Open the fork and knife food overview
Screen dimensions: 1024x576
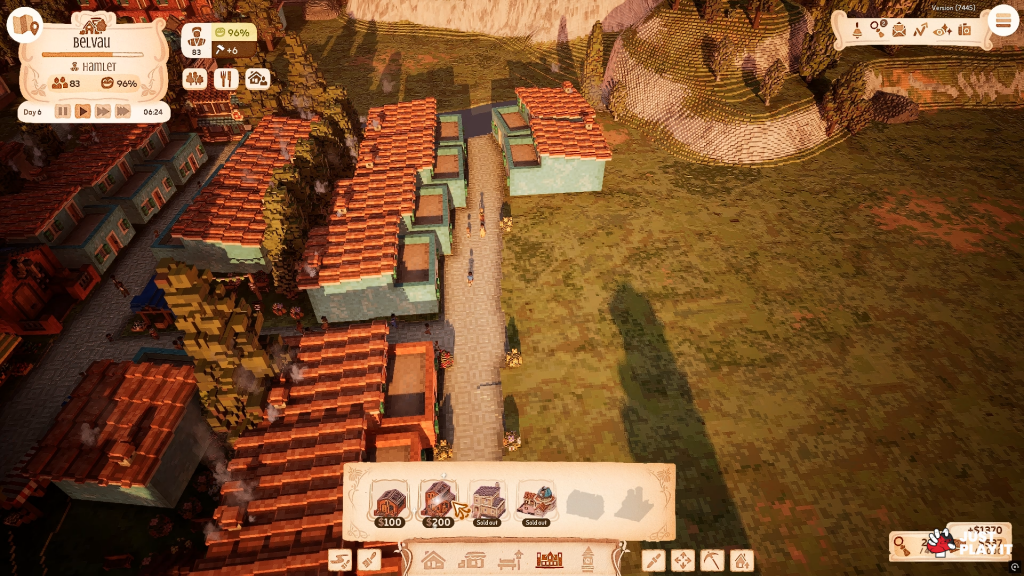pyautogui.click(x=226, y=78)
